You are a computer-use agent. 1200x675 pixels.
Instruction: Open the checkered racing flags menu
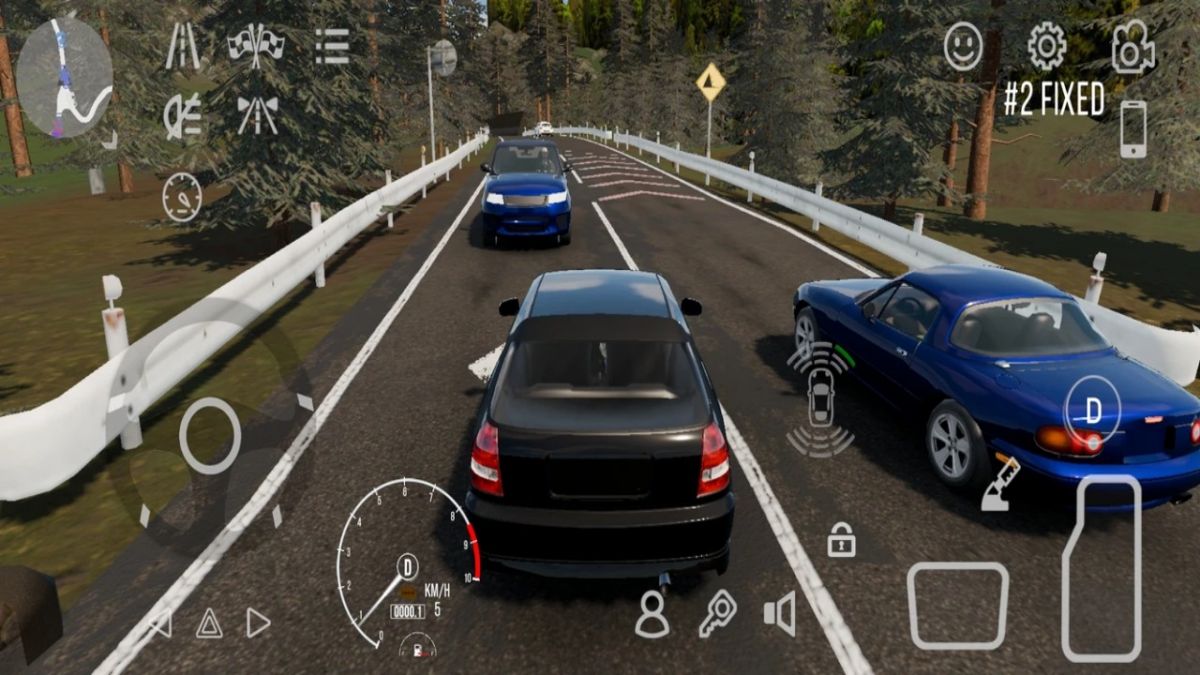coord(256,45)
